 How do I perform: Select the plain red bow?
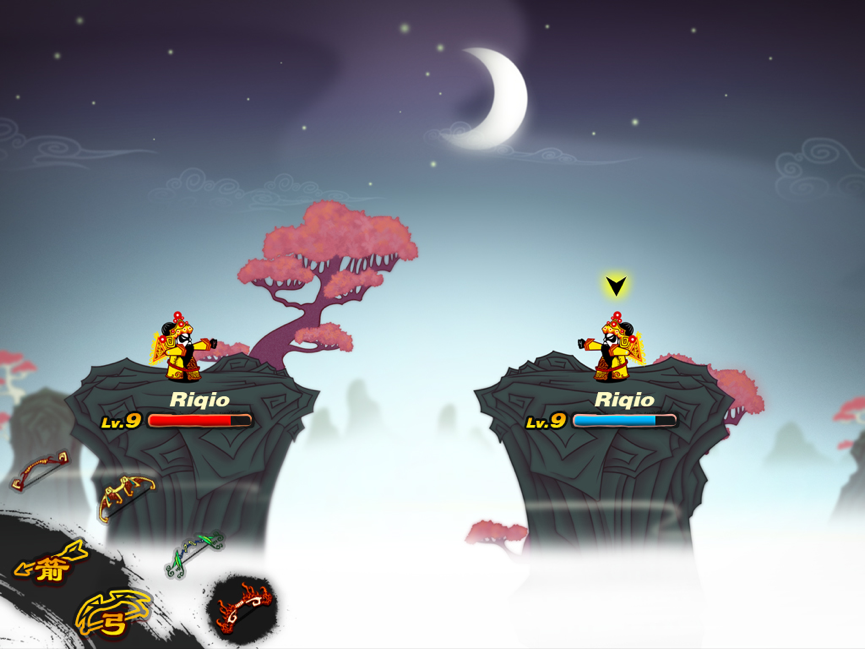(40, 471)
